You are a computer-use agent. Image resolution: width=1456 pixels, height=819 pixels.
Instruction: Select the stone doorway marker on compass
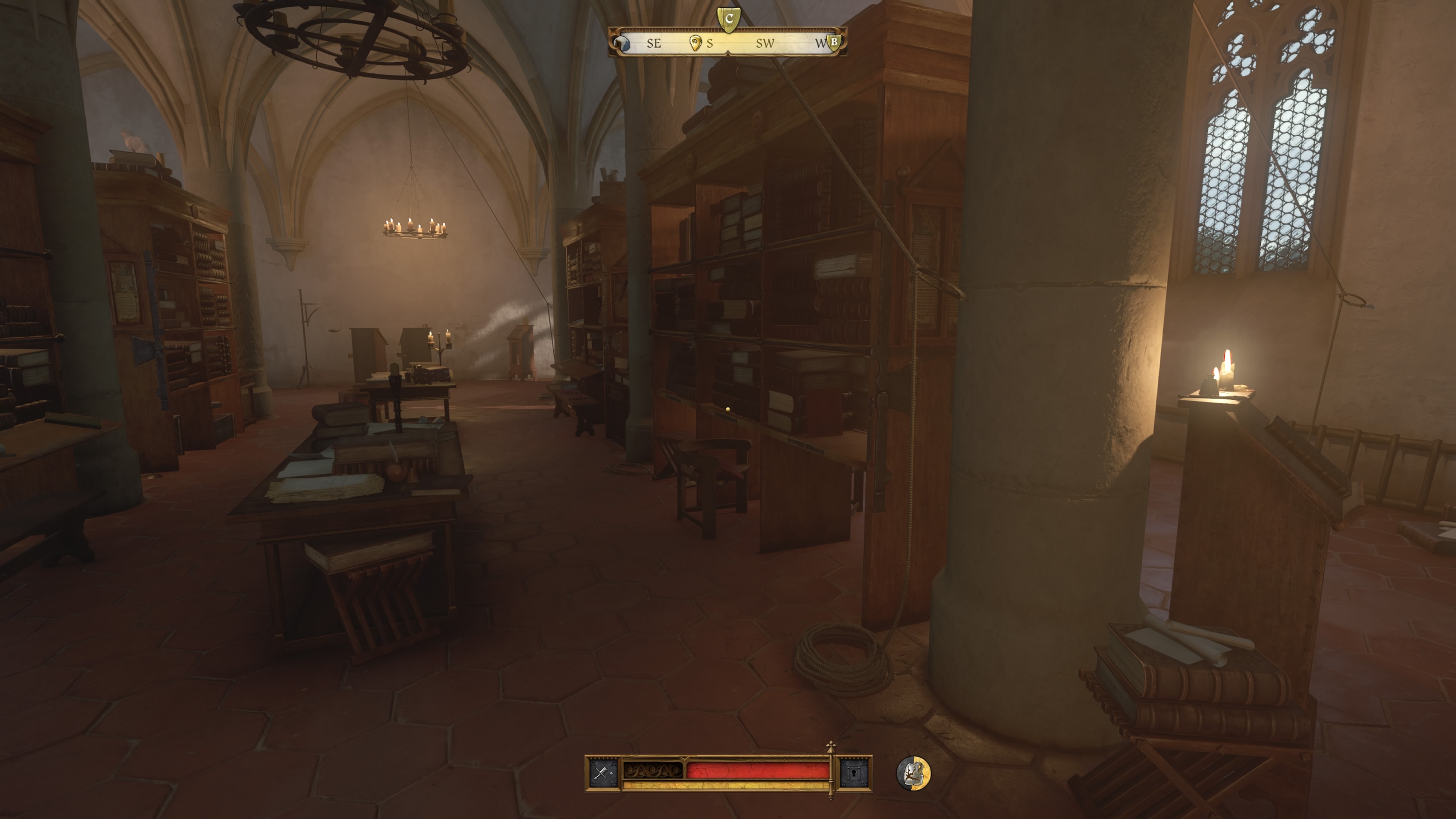(x=622, y=43)
